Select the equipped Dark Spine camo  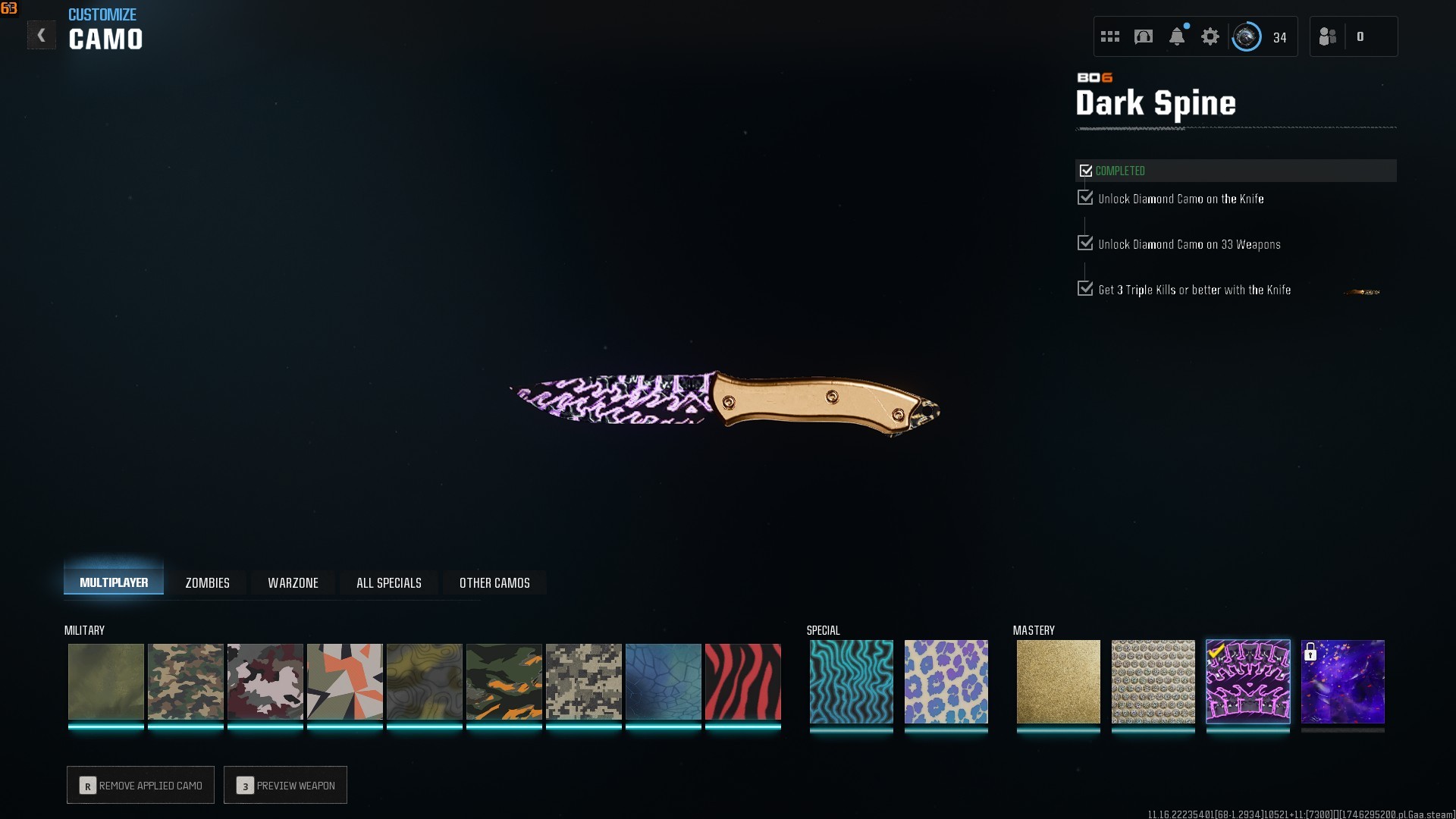[x=1247, y=681]
